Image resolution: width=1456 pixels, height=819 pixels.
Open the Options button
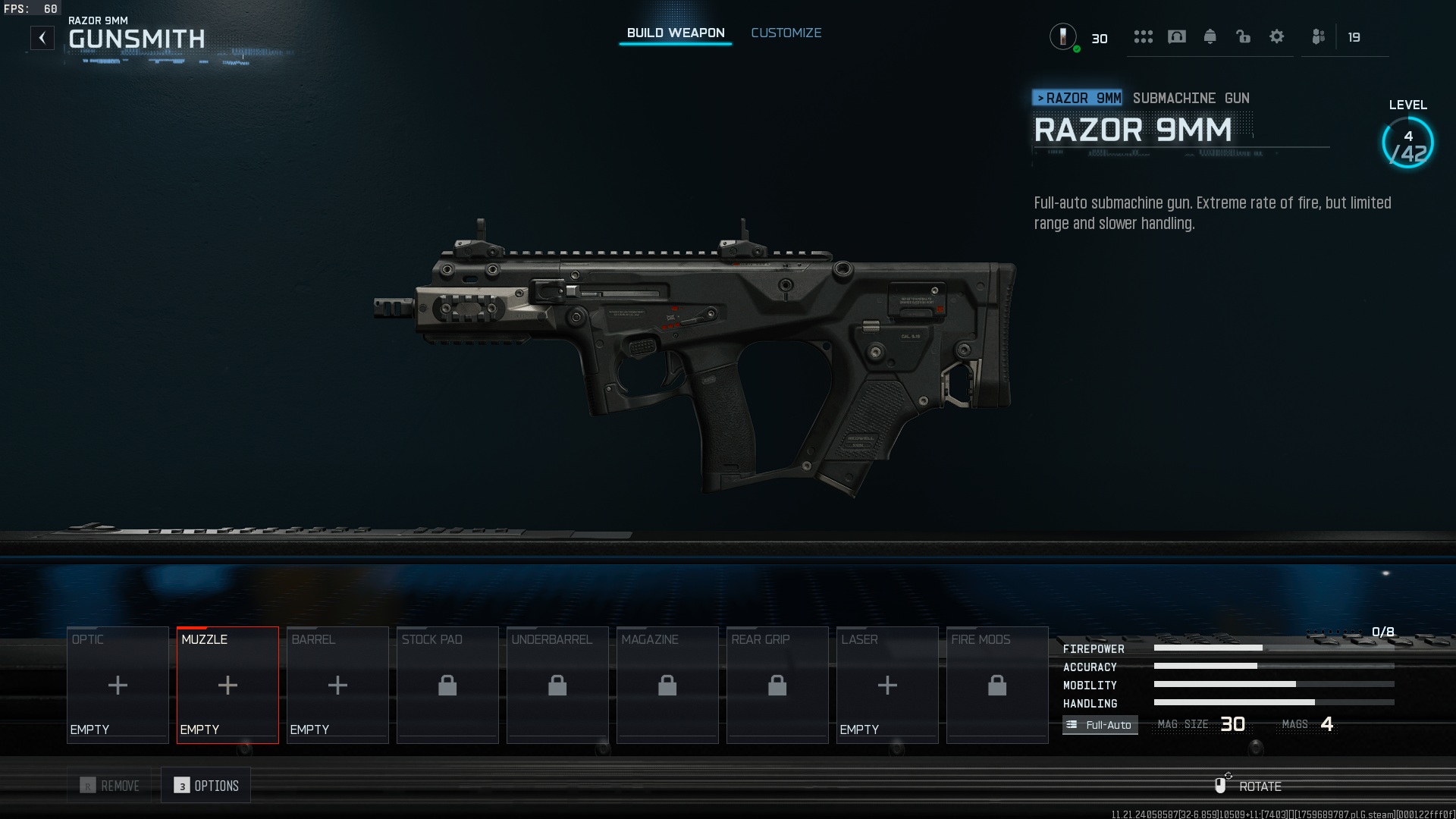[206, 786]
